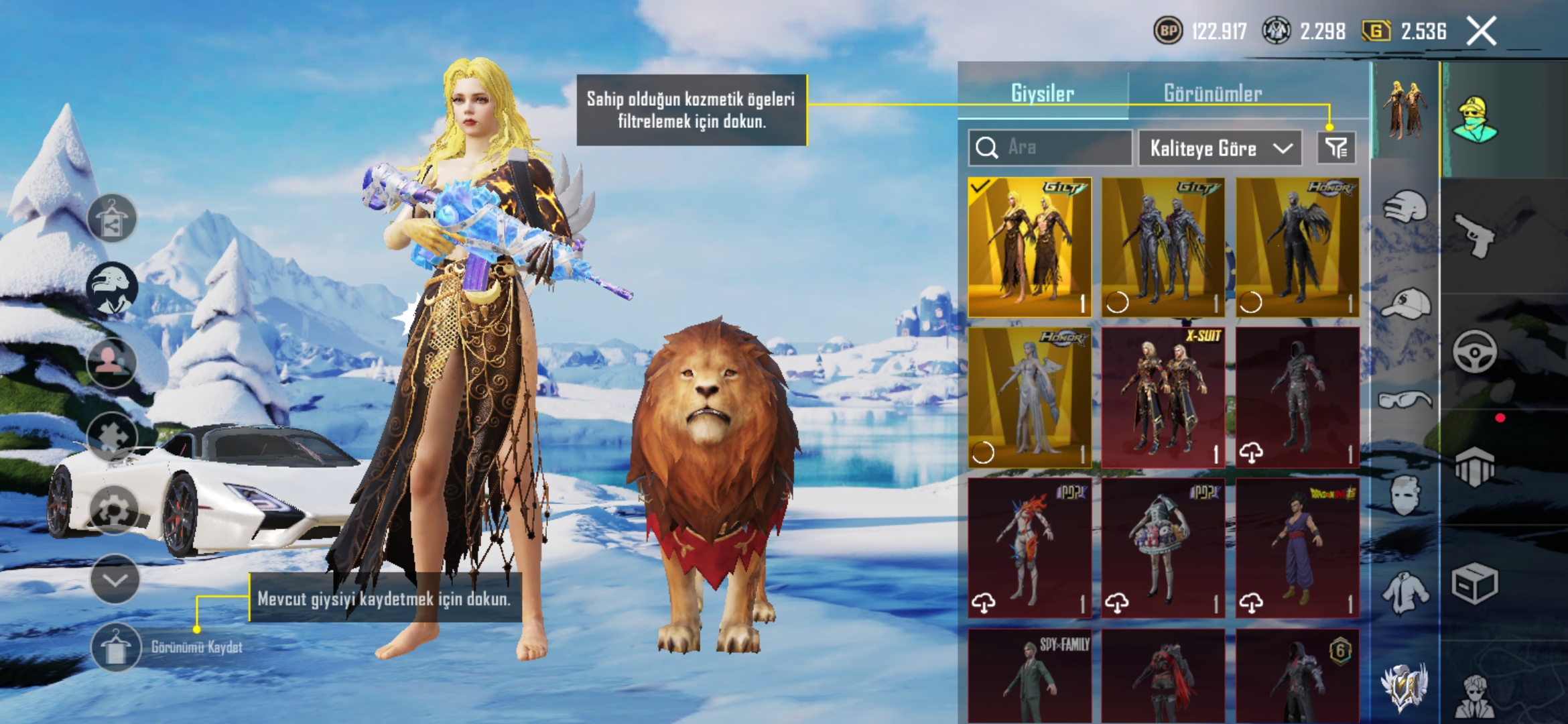
Task: Select the X-SUIT outfit thumbnail
Action: [1163, 397]
